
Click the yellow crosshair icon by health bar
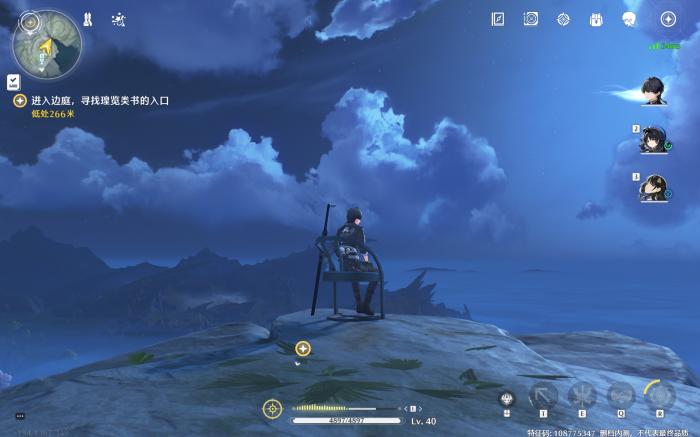point(271,408)
